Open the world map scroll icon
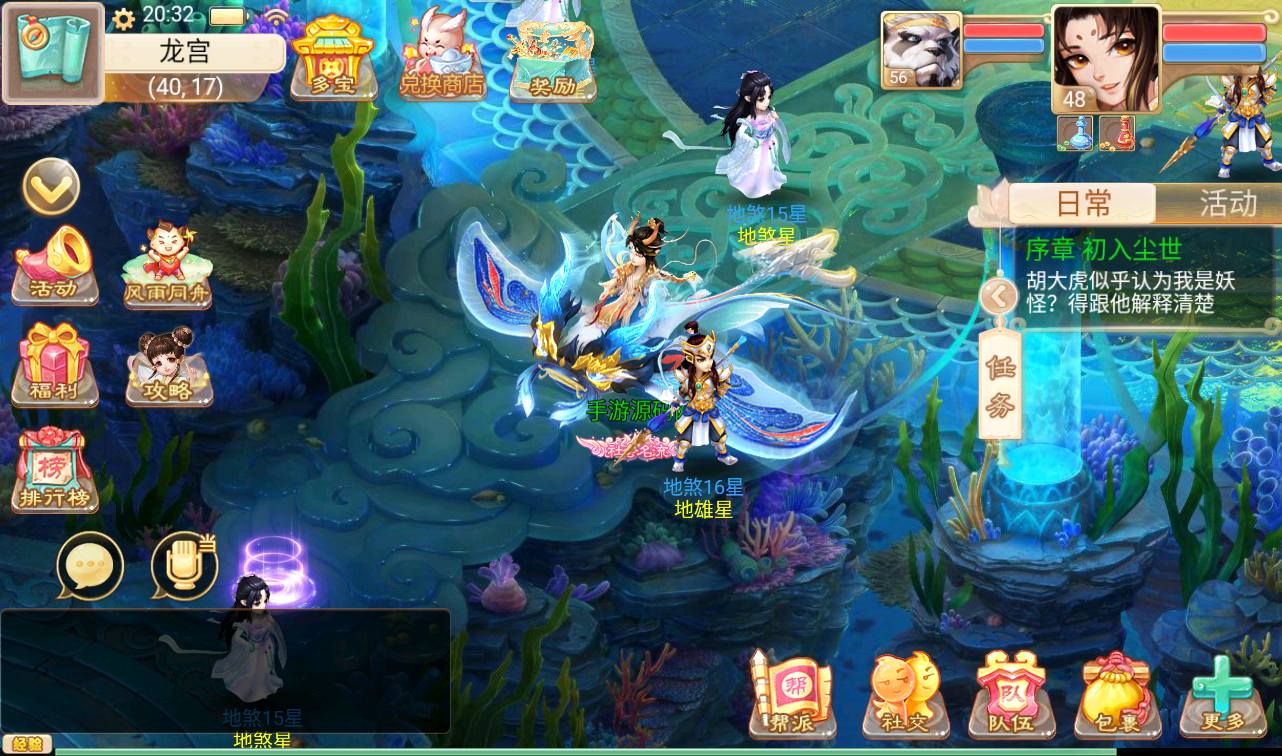Screen dimensions: 1282x756 coord(52,53)
